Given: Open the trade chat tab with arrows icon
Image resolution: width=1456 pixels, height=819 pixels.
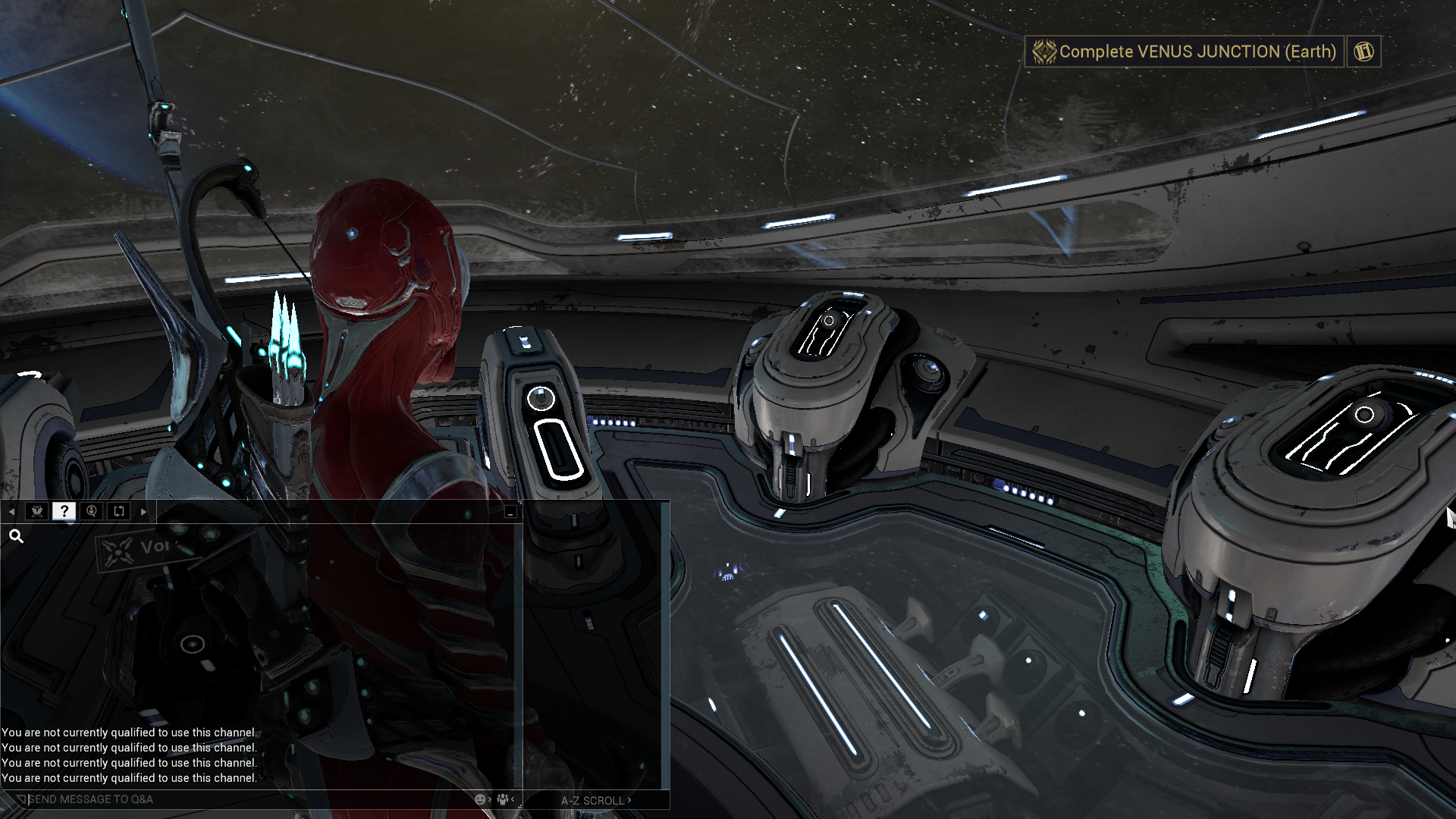Looking at the screenshot, I should (x=119, y=511).
